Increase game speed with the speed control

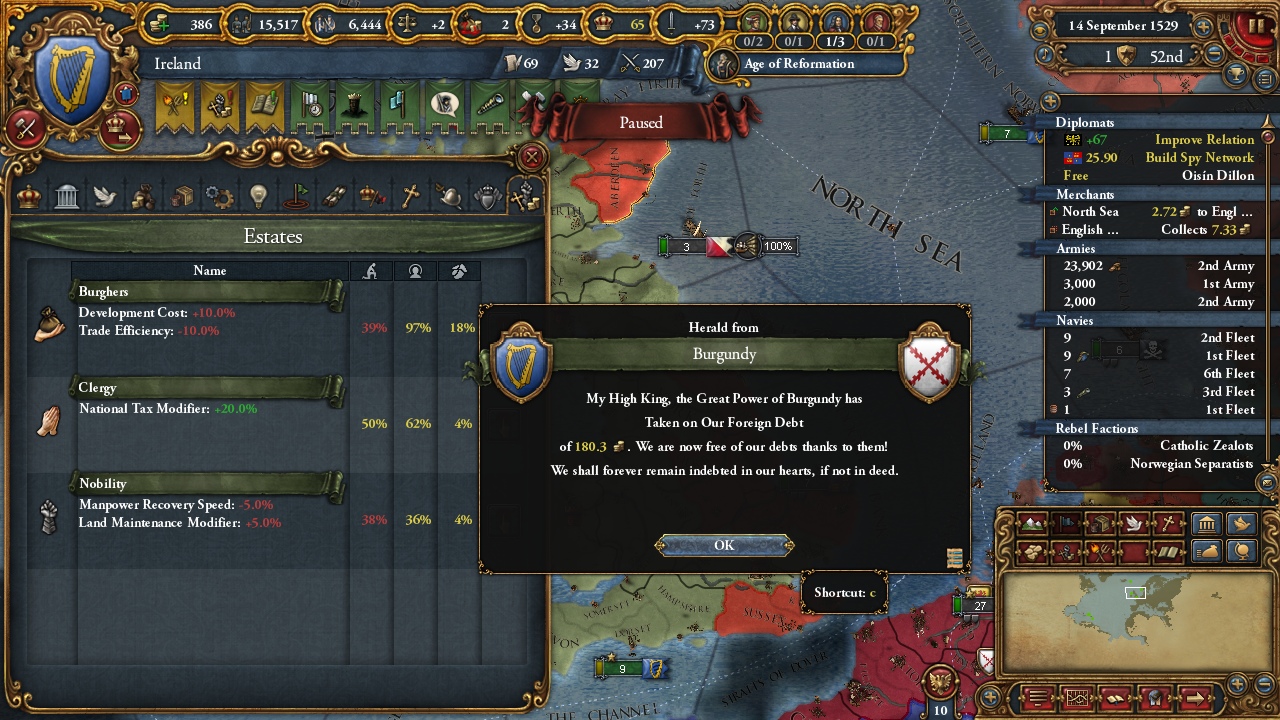(x=1203, y=27)
